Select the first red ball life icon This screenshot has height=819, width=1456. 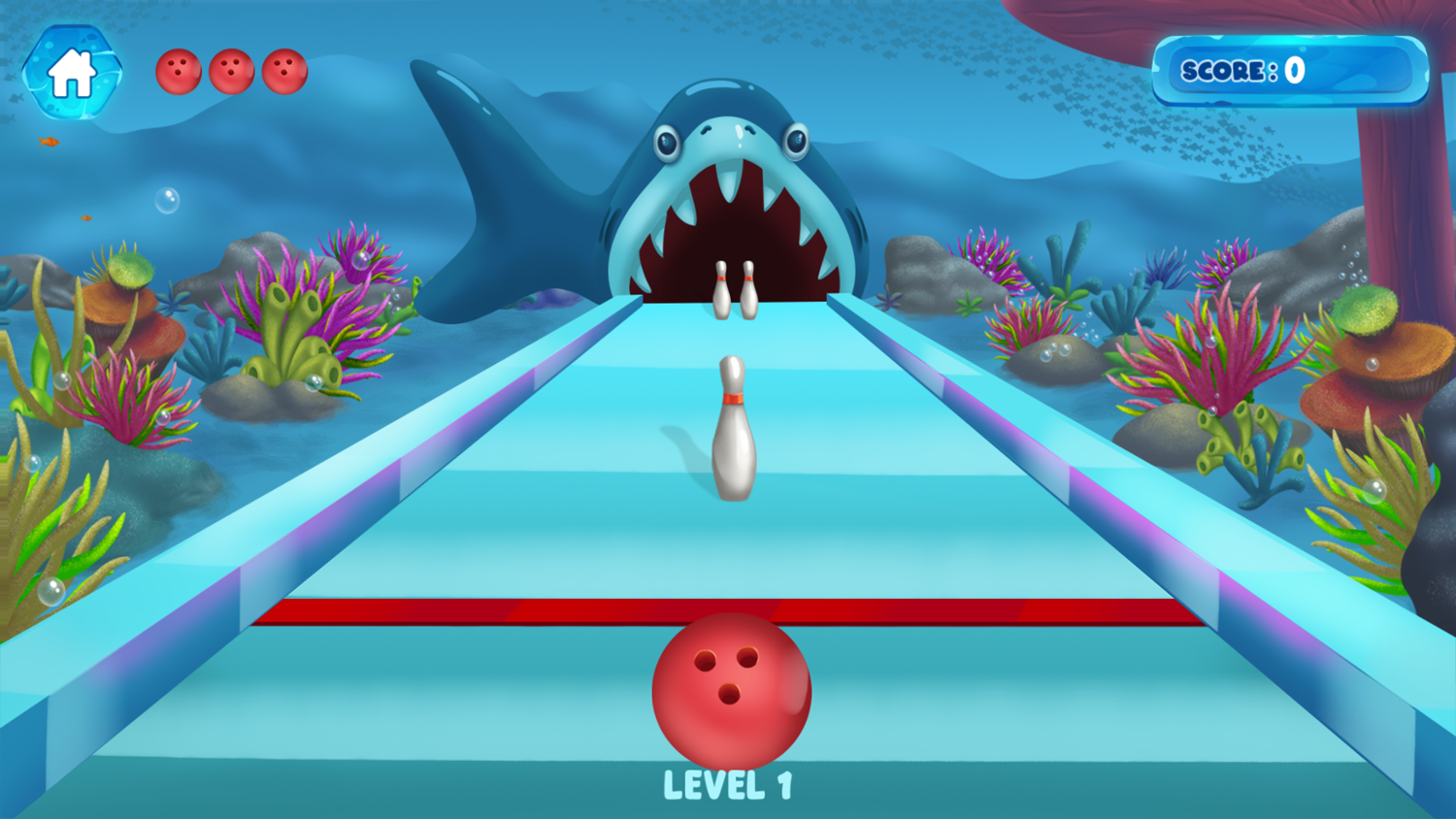[x=181, y=69]
